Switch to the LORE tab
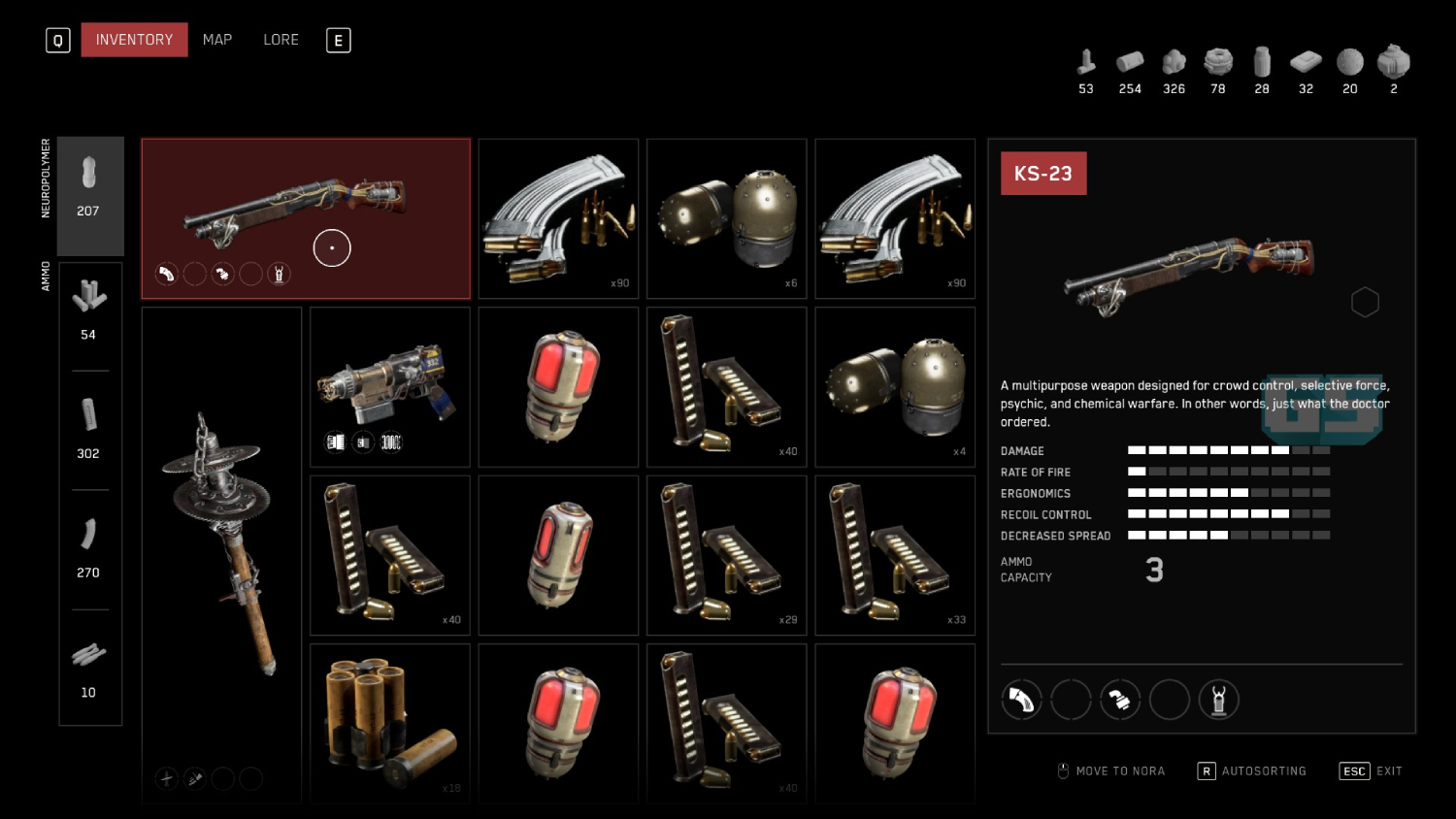This screenshot has height=819, width=1456. click(281, 40)
